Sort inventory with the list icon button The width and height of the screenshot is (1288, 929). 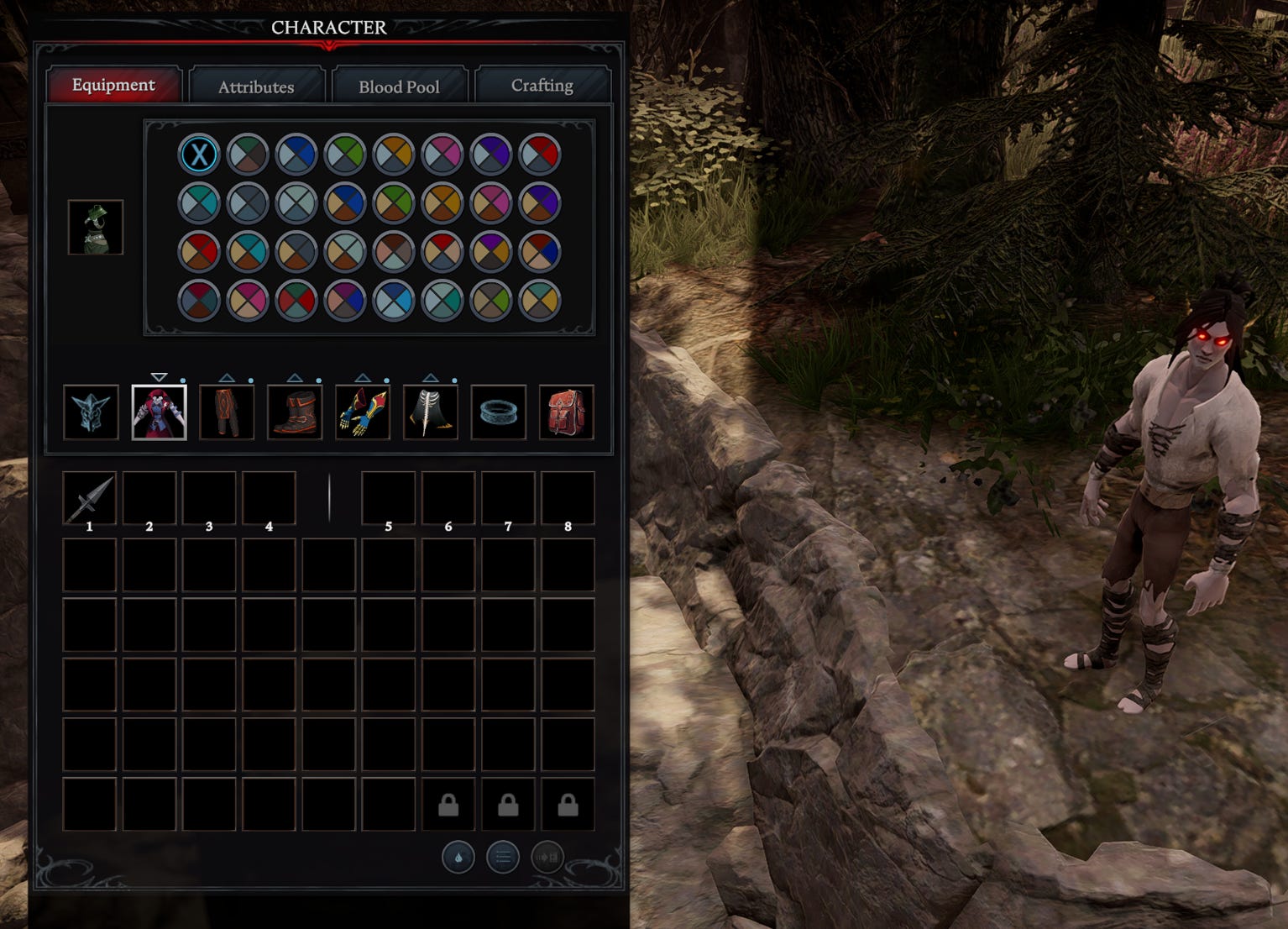(x=503, y=858)
